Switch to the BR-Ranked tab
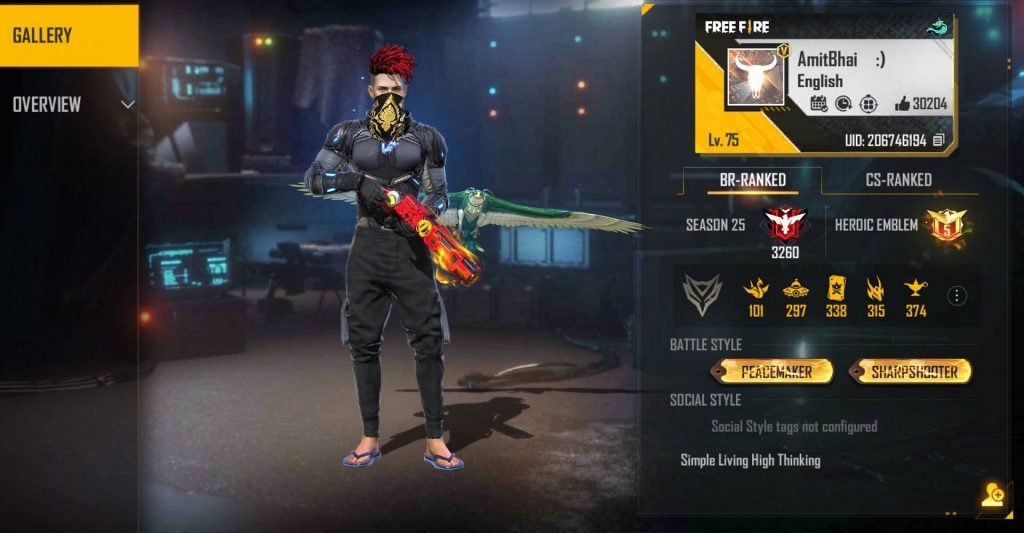The image size is (1024, 533). tap(753, 180)
